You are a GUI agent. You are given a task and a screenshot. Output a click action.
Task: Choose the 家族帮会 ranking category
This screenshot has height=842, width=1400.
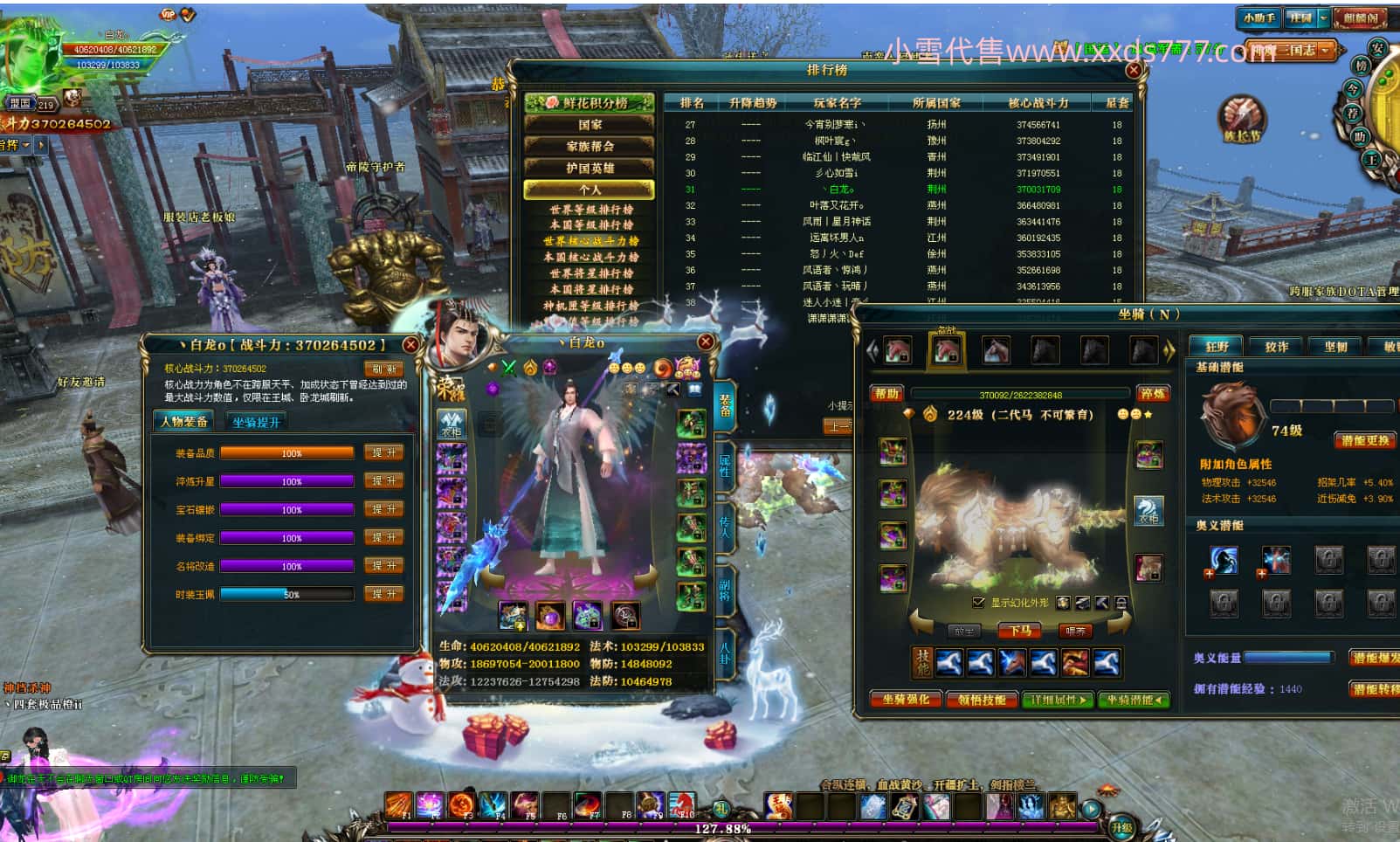(x=590, y=147)
